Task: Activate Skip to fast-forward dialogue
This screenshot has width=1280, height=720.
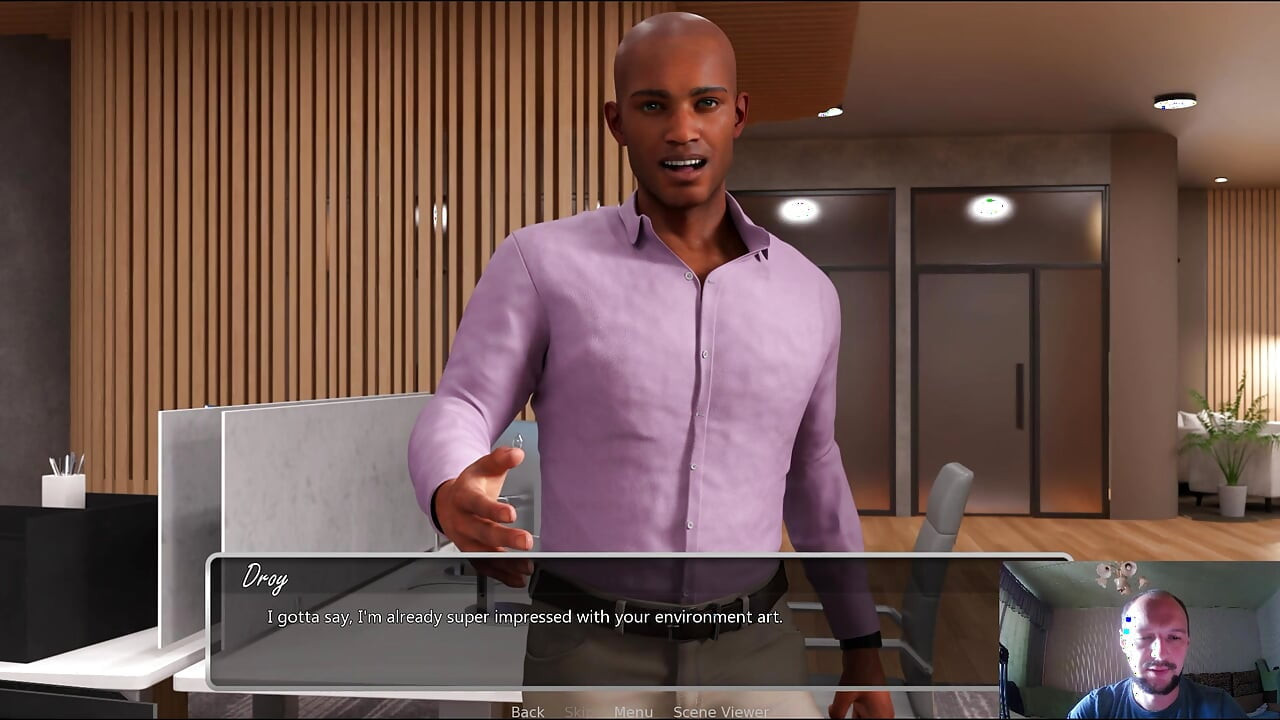Action: (x=580, y=712)
